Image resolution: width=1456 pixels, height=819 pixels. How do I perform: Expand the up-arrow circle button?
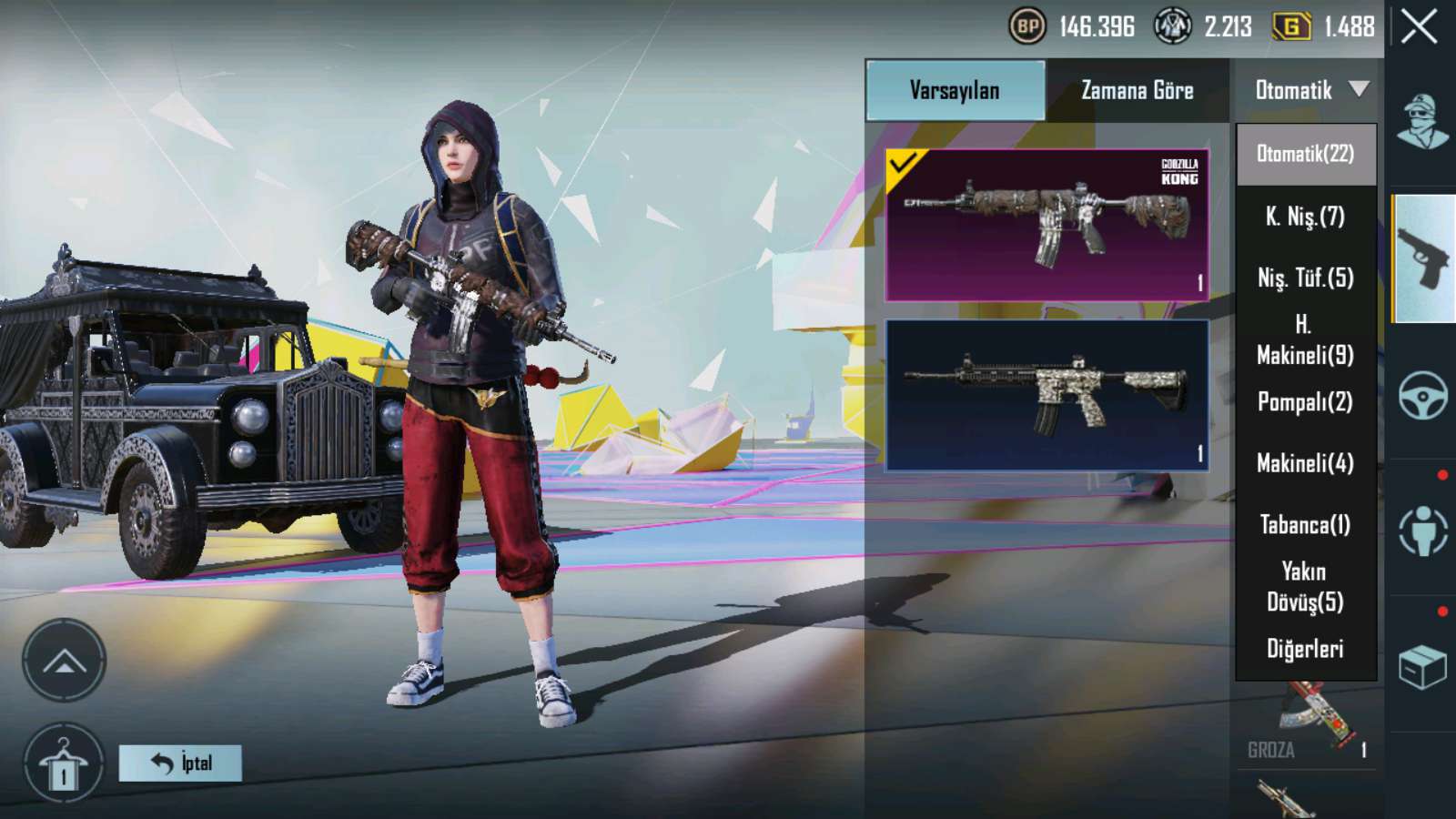point(64,661)
